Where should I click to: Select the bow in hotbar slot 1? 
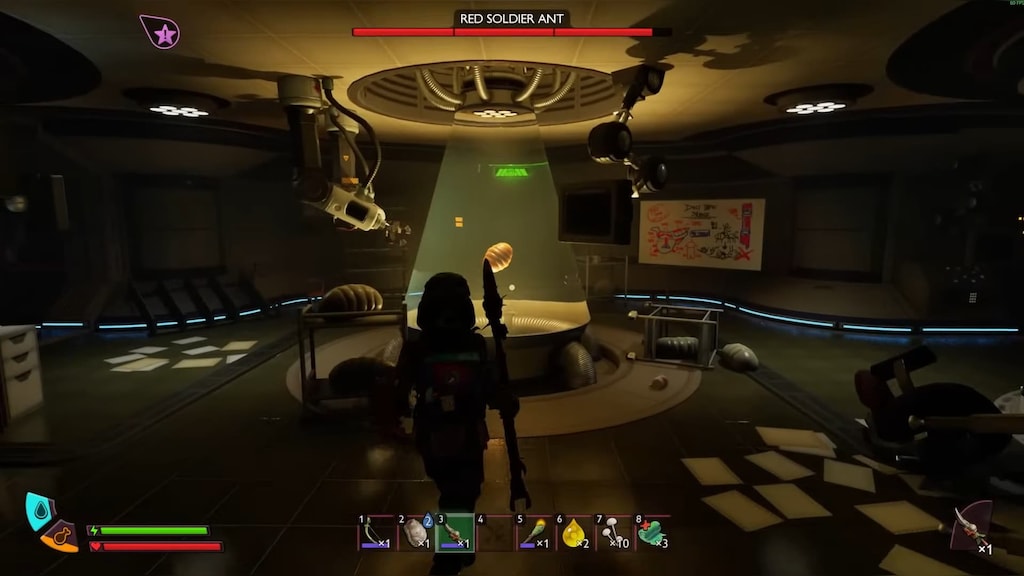(375, 532)
